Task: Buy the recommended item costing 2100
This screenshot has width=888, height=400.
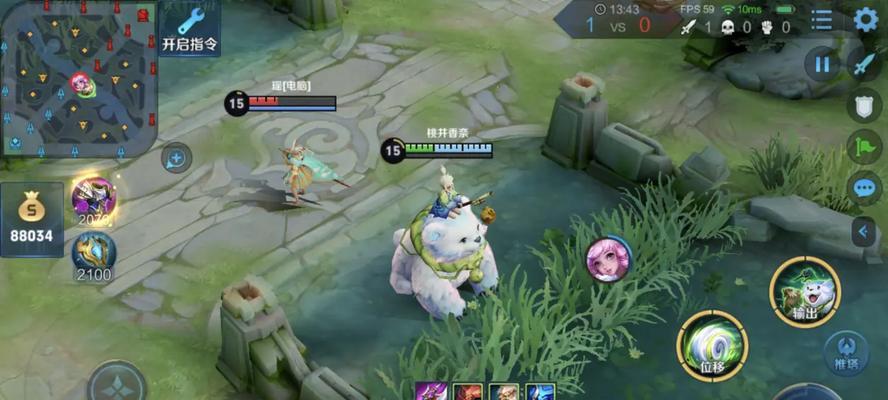Action: click(x=94, y=255)
